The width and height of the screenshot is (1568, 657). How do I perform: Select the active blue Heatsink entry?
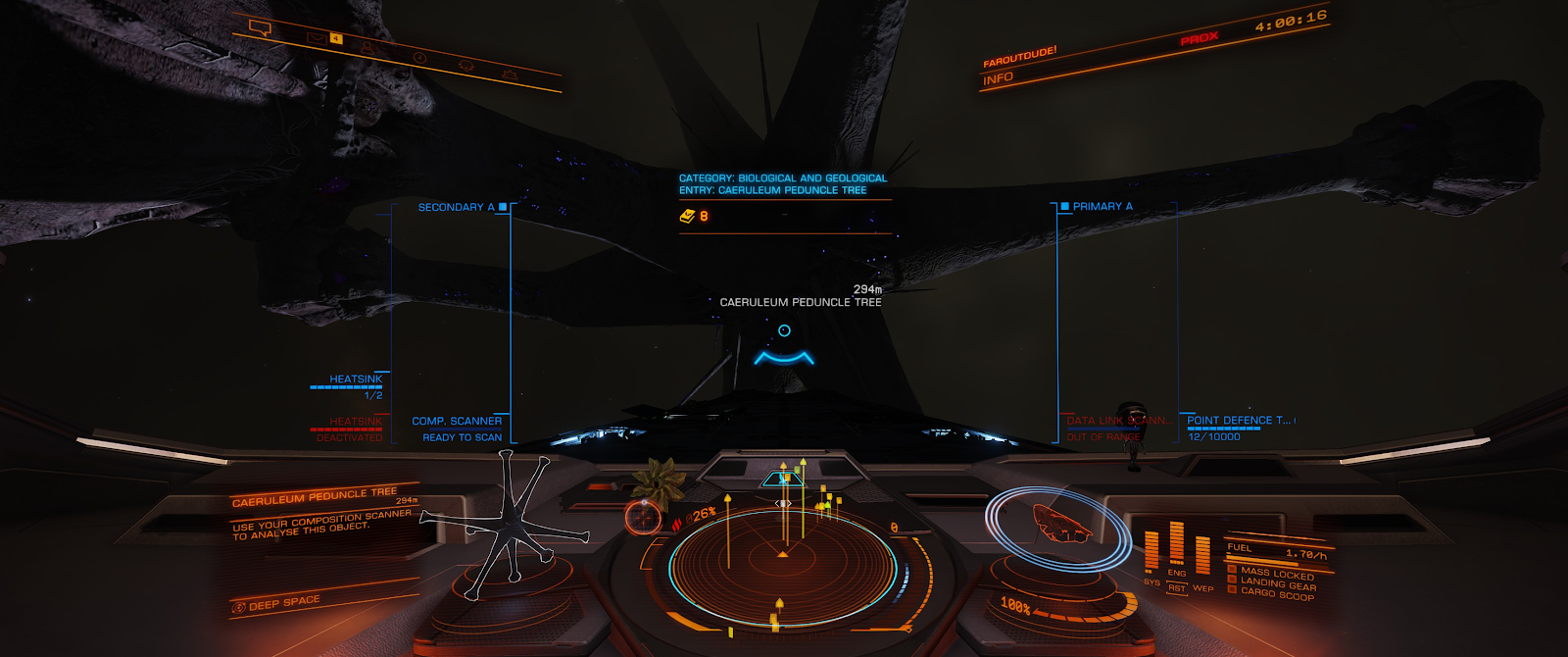[356, 379]
